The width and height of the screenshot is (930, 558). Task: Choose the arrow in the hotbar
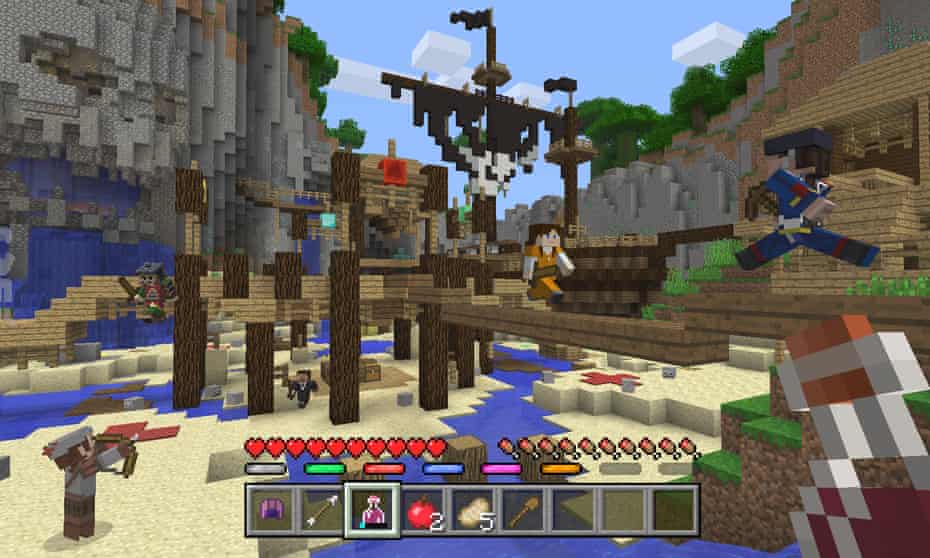(321, 510)
